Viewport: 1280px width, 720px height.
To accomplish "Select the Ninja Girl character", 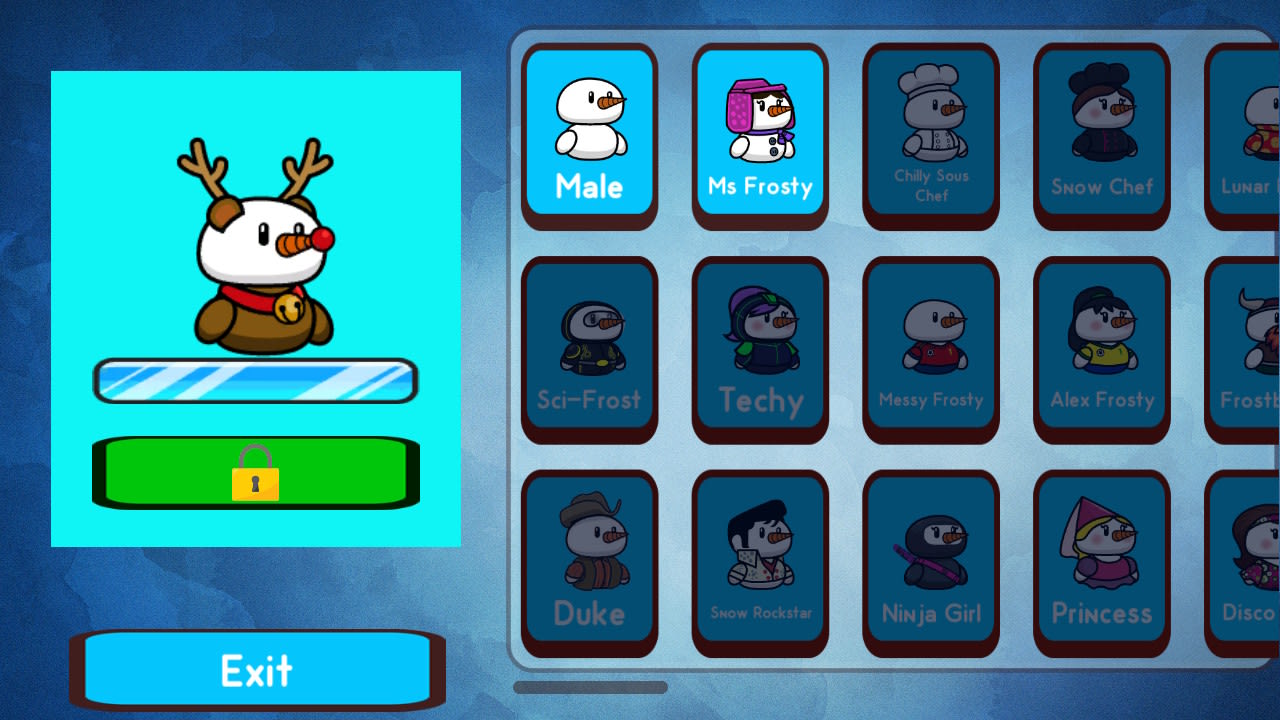I will pos(930,562).
